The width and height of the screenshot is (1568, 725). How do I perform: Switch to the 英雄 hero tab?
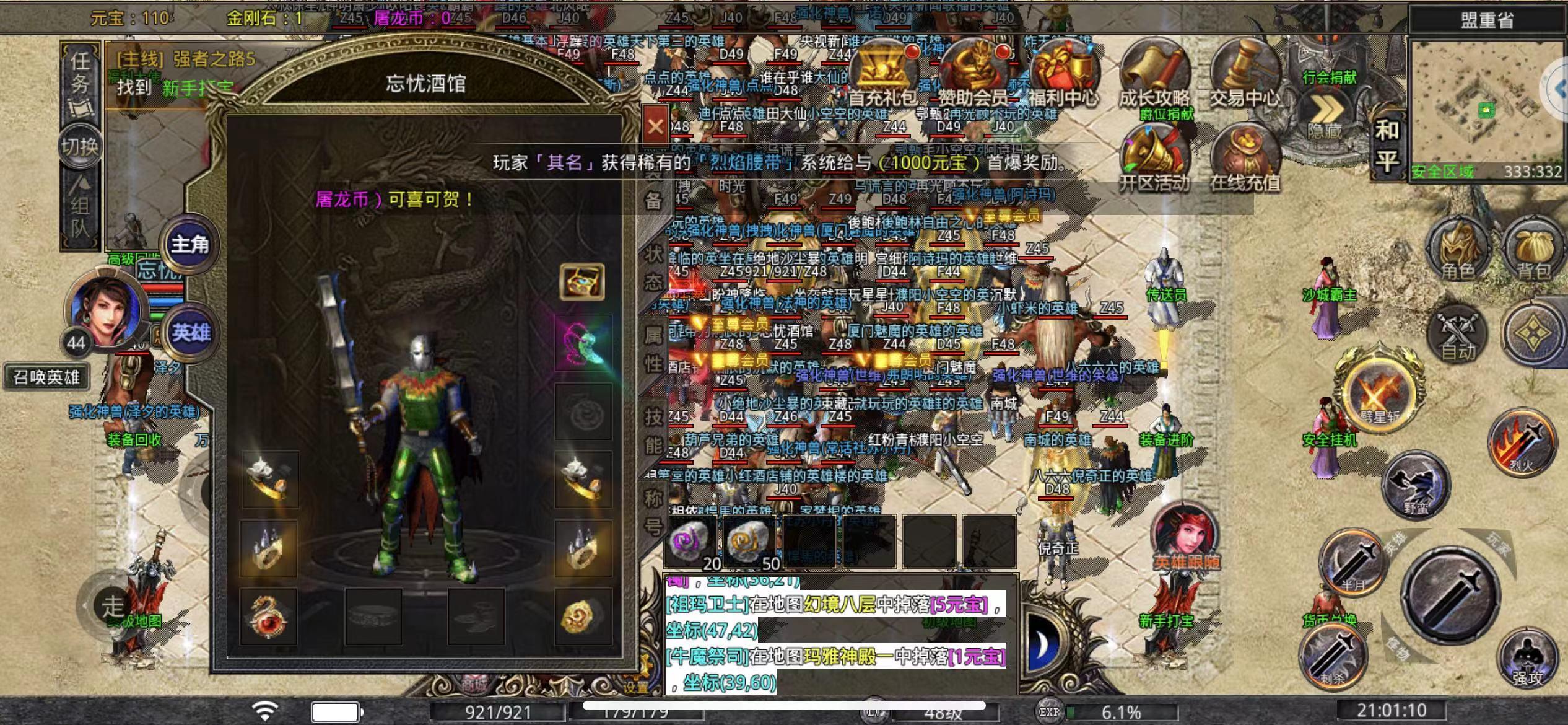(x=191, y=332)
